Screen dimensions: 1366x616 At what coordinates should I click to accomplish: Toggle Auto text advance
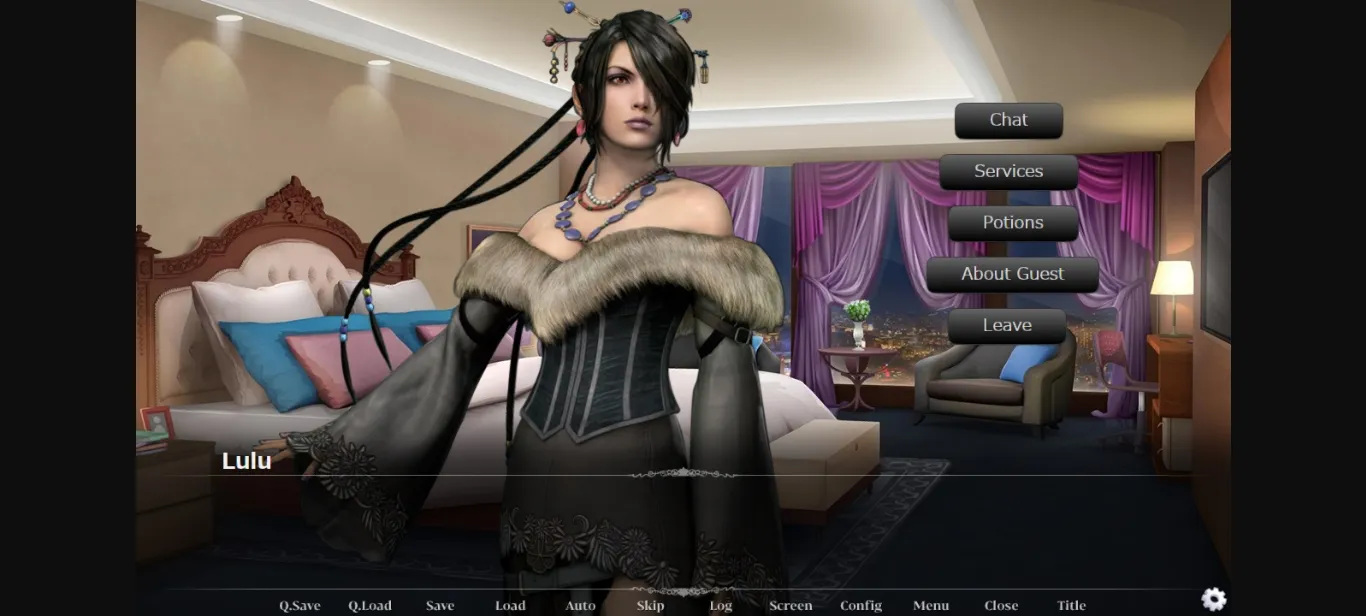pos(580,605)
